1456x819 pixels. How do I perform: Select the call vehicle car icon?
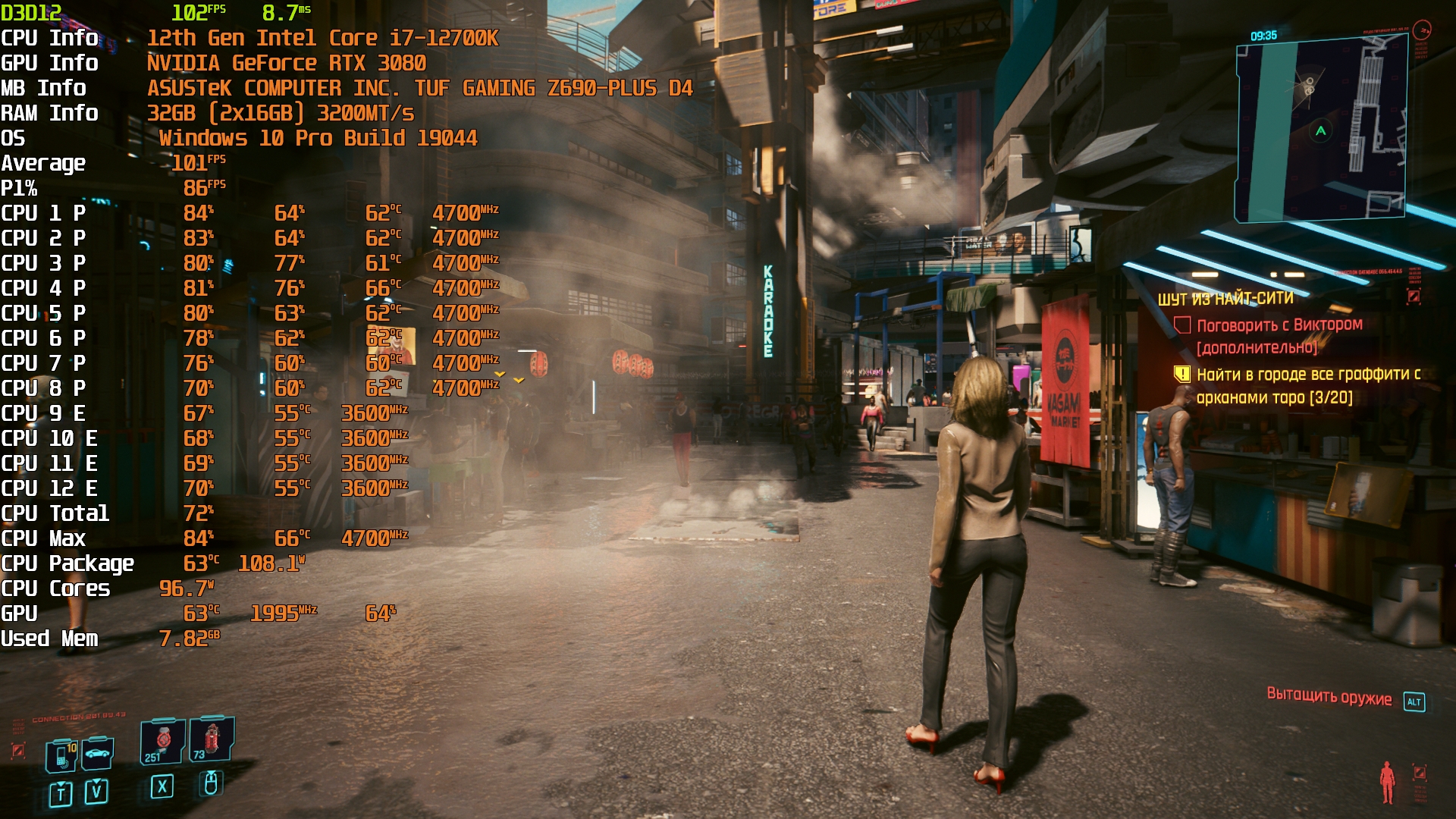tap(98, 753)
